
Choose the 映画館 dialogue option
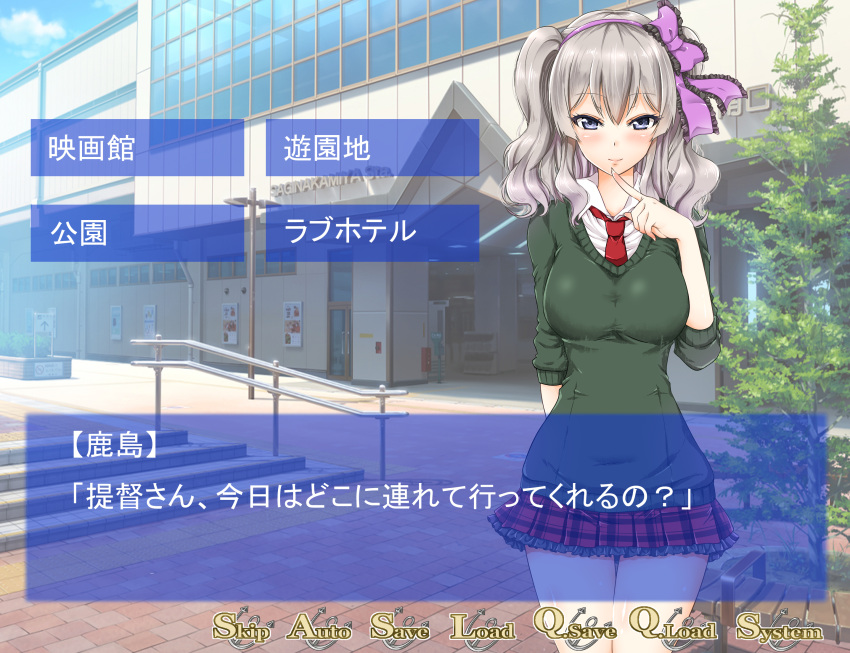pos(137,148)
